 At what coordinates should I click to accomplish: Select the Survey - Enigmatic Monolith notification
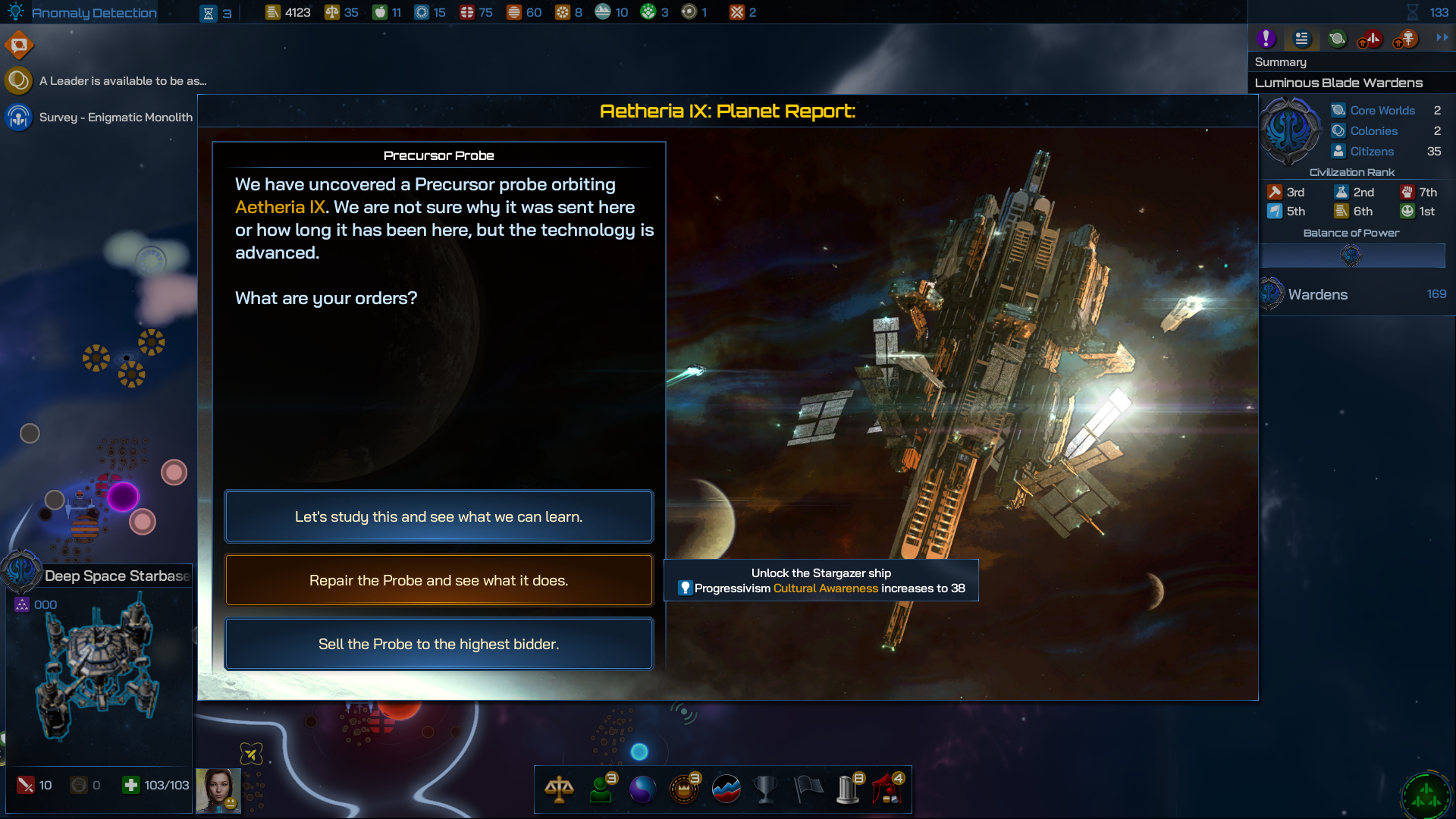[x=115, y=118]
